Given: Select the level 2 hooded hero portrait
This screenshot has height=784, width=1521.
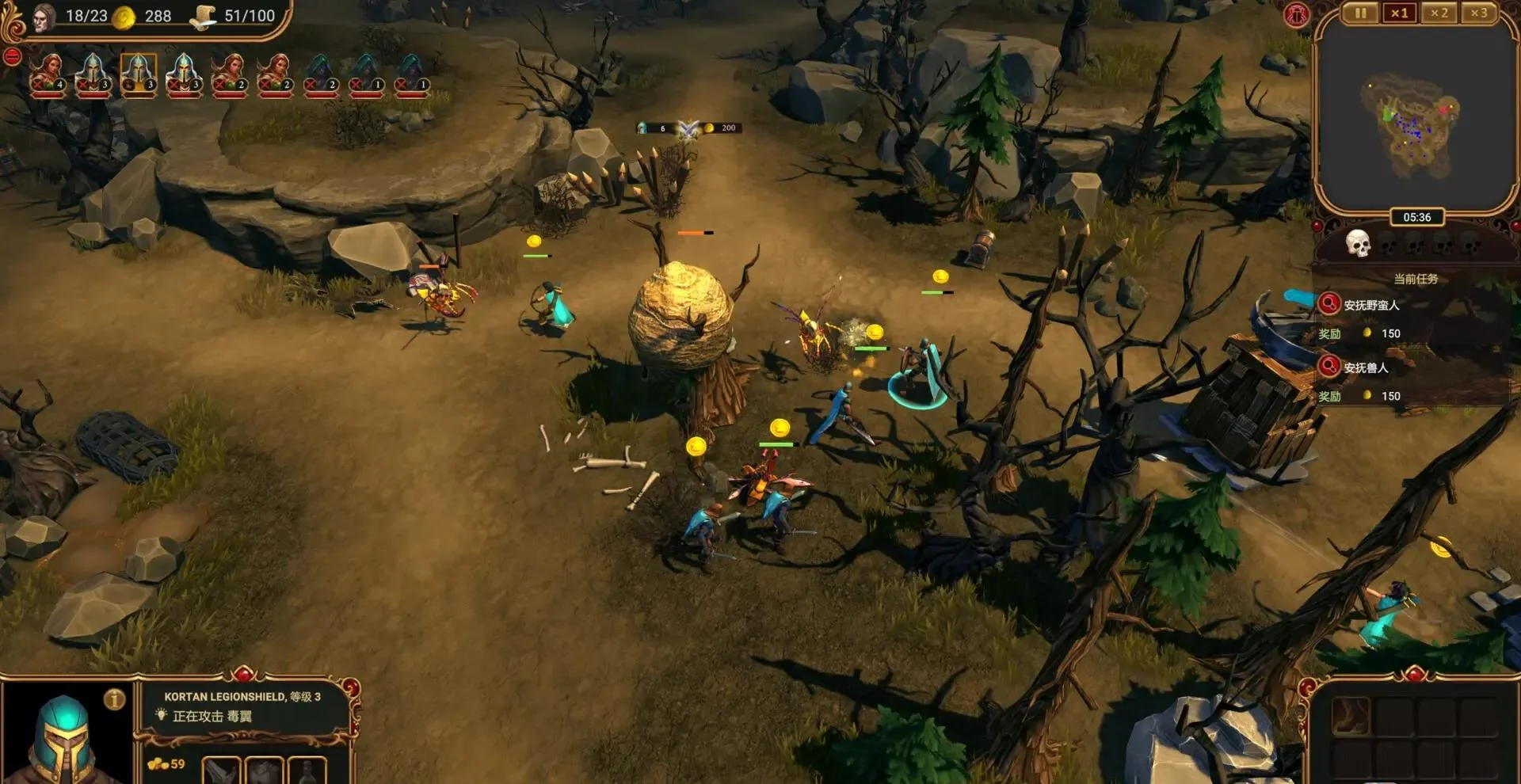Looking at the screenshot, I should [320, 74].
